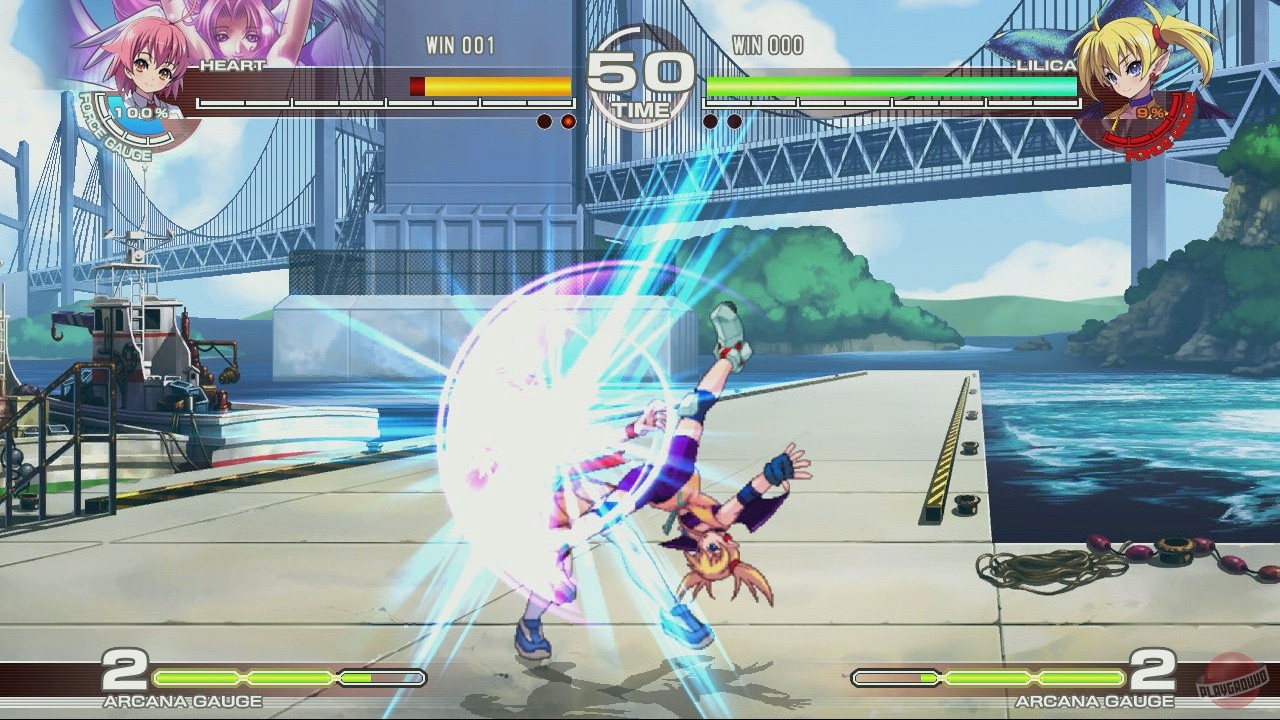This screenshot has height=720, width=1280.
Task: Open the 50-second timer display
Action: [640, 70]
